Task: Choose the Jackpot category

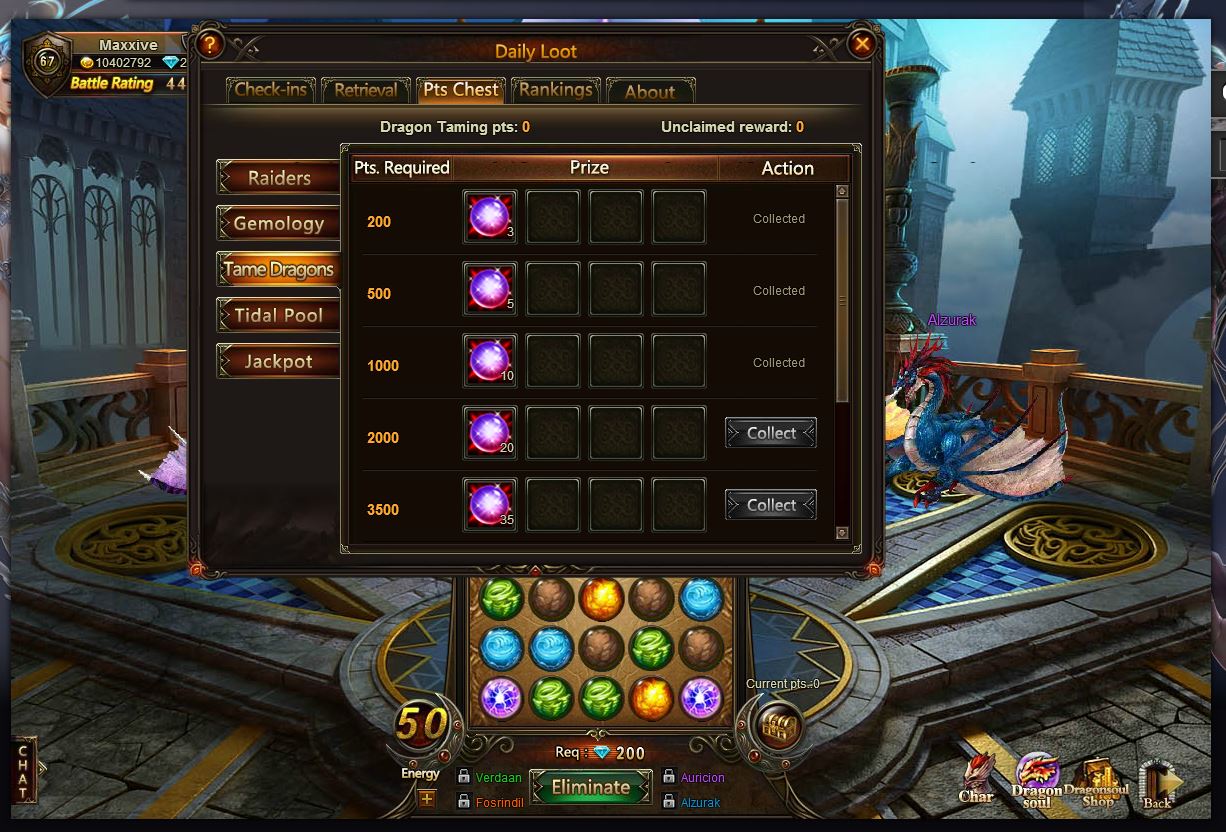Action: (x=279, y=361)
